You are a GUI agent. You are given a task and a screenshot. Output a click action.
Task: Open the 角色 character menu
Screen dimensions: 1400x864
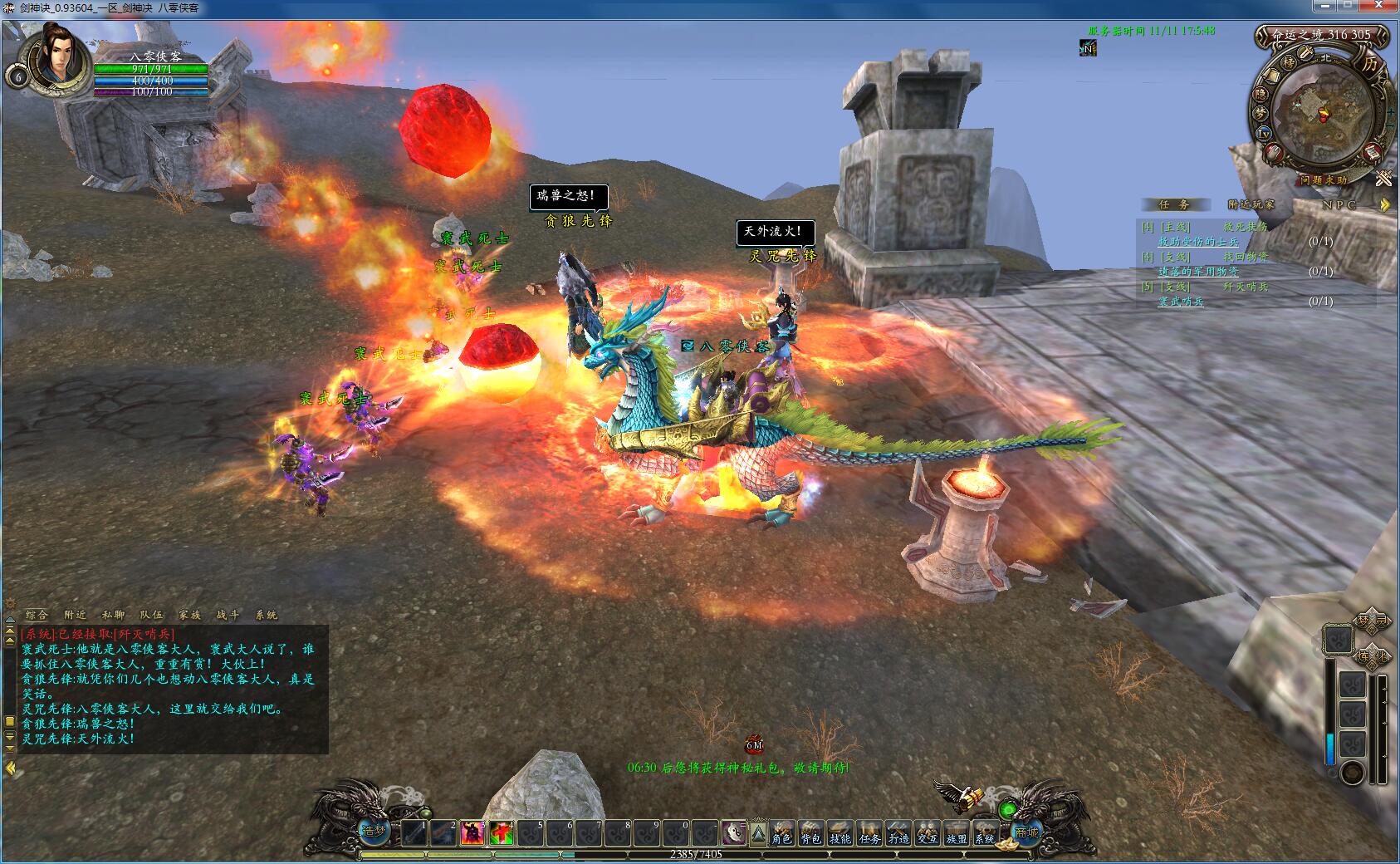(x=781, y=834)
